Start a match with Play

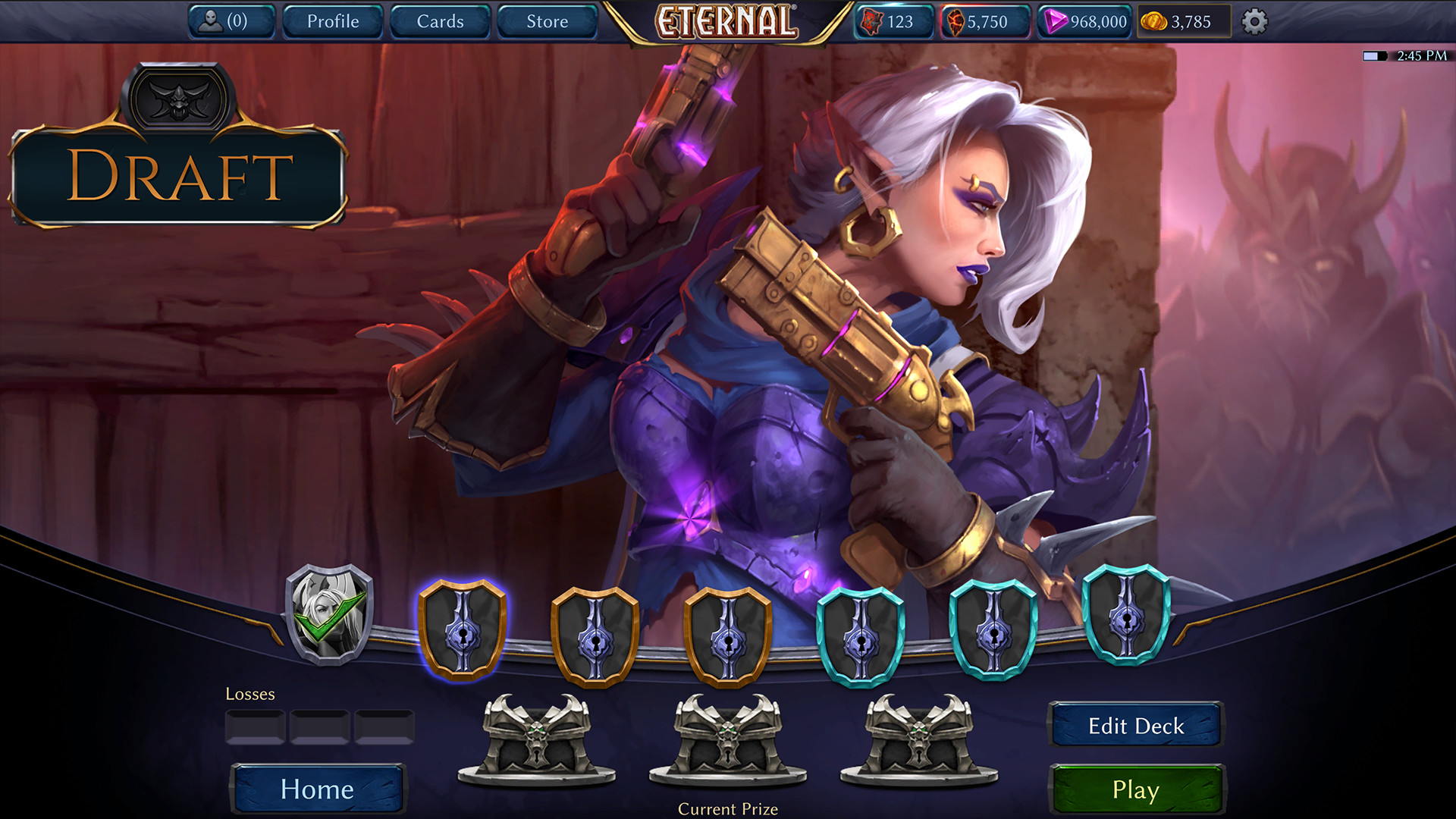click(x=1135, y=789)
